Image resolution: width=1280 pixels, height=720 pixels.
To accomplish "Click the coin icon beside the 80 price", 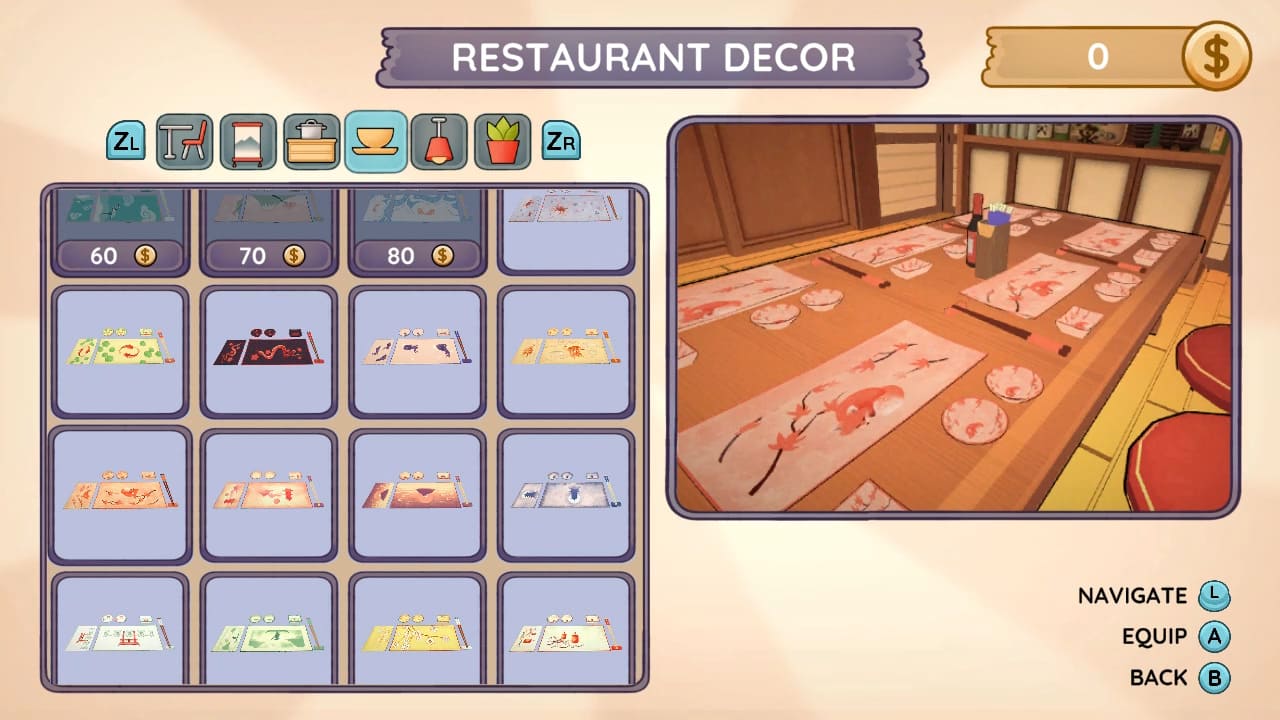I will pos(443,256).
